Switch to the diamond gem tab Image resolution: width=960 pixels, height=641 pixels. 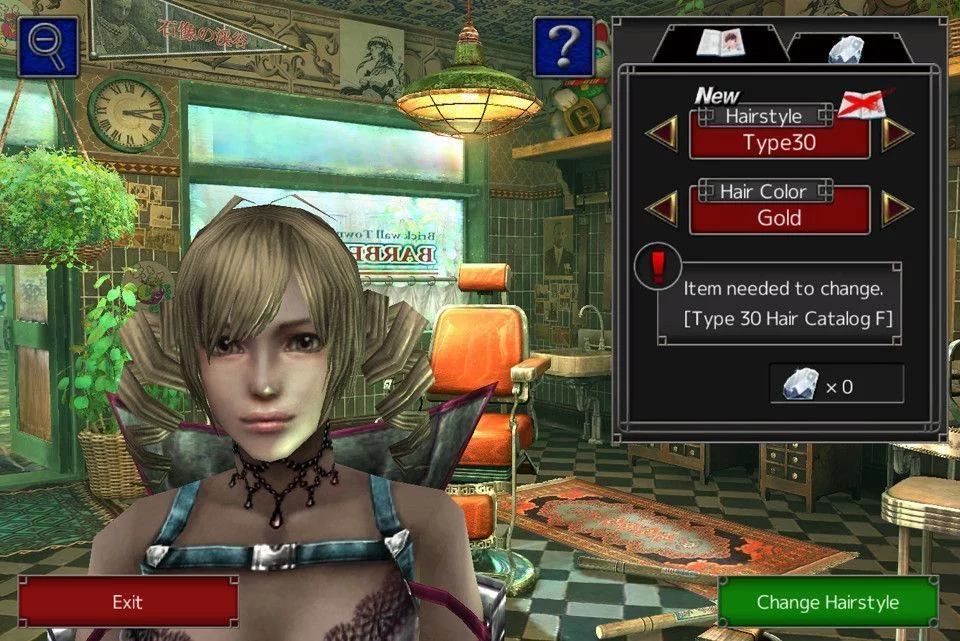(x=845, y=46)
